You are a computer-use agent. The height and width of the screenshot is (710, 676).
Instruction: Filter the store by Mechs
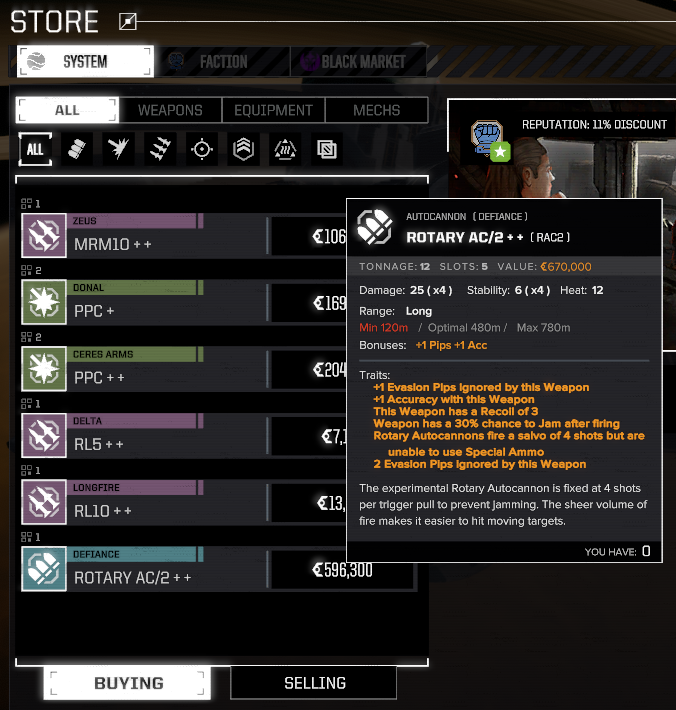click(x=376, y=110)
